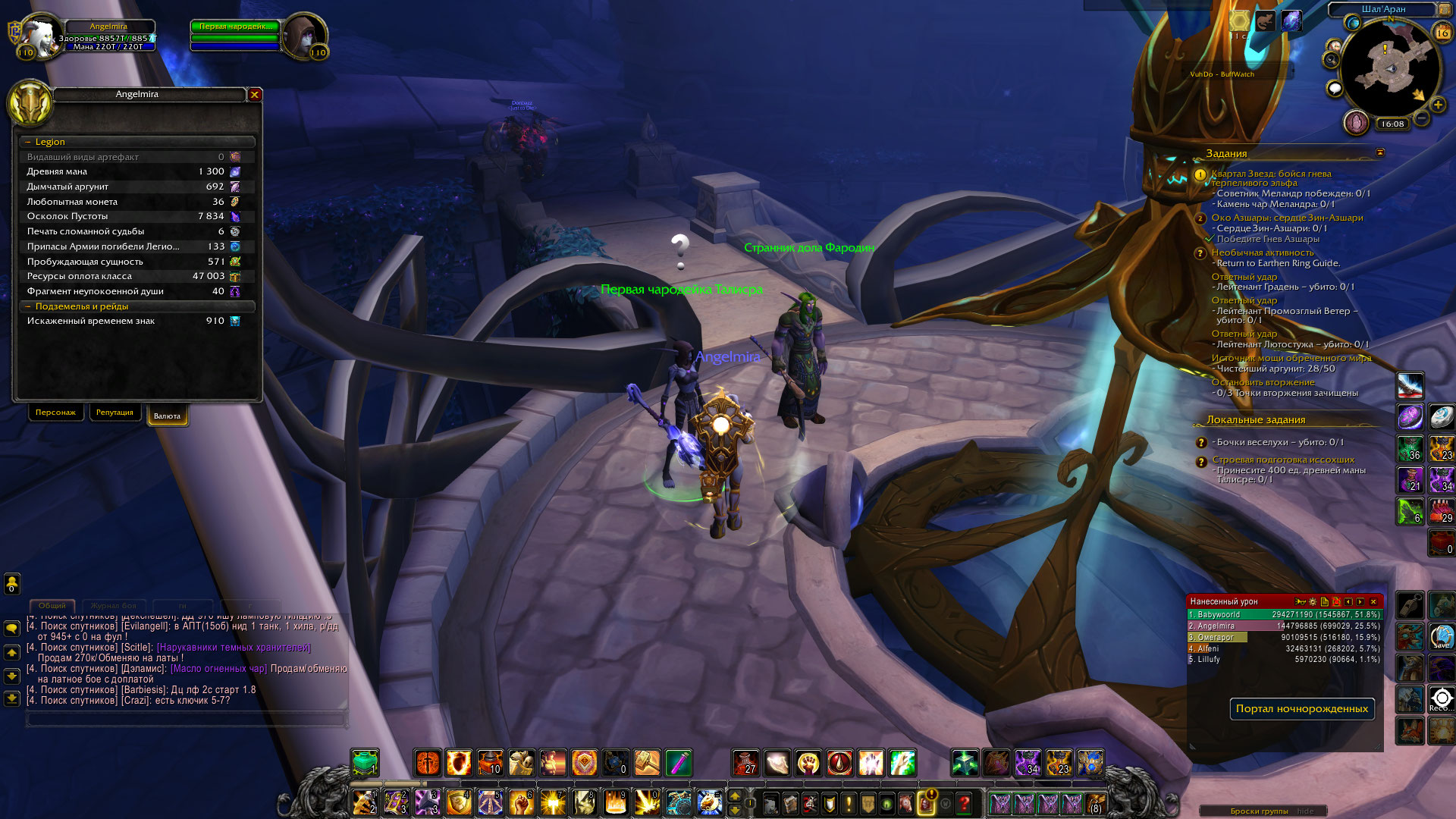Open the Репутация tab
This screenshot has height=819, width=1456.
(x=115, y=413)
